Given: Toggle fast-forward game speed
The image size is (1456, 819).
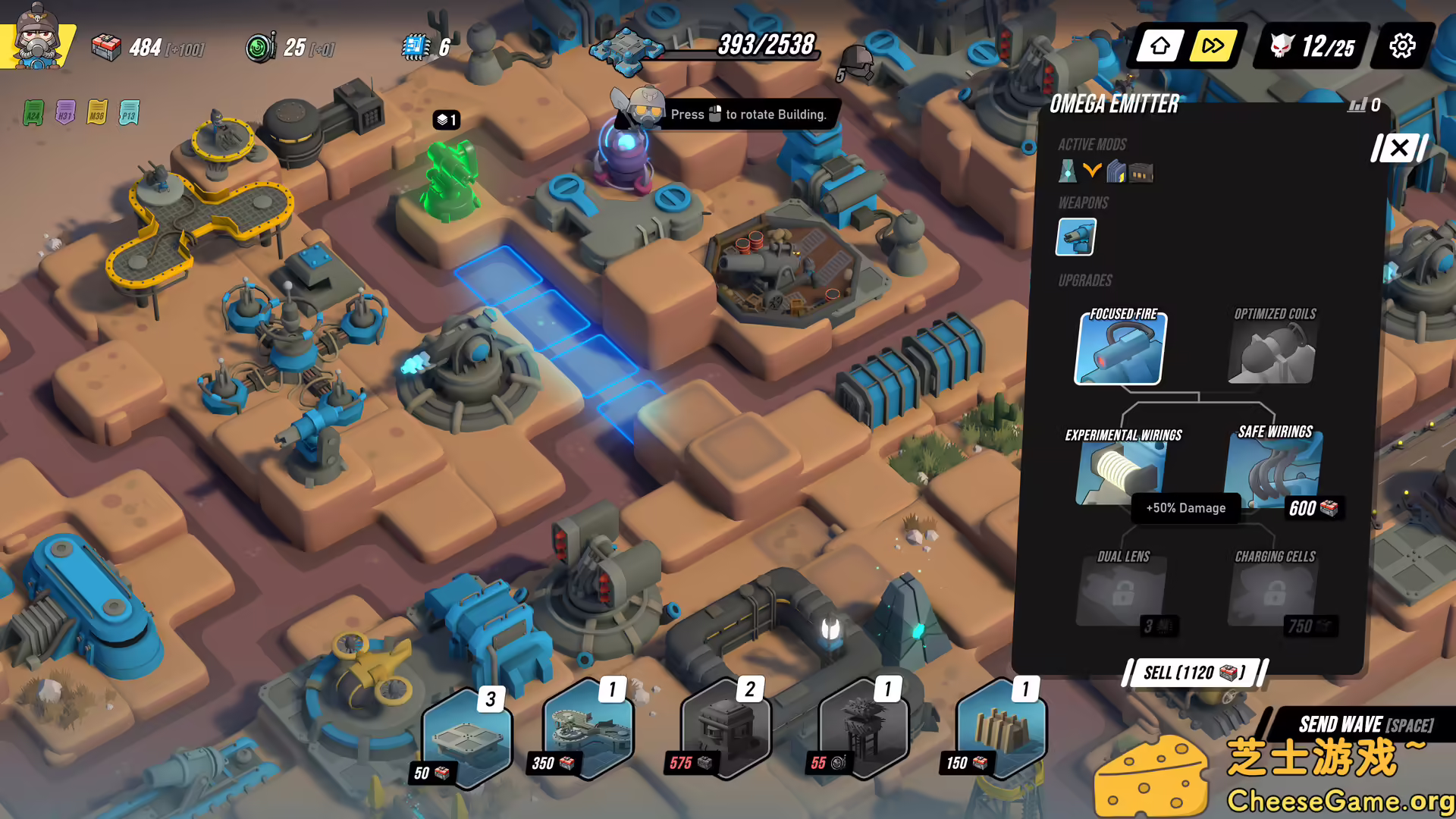Looking at the screenshot, I should click(x=1212, y=45).
